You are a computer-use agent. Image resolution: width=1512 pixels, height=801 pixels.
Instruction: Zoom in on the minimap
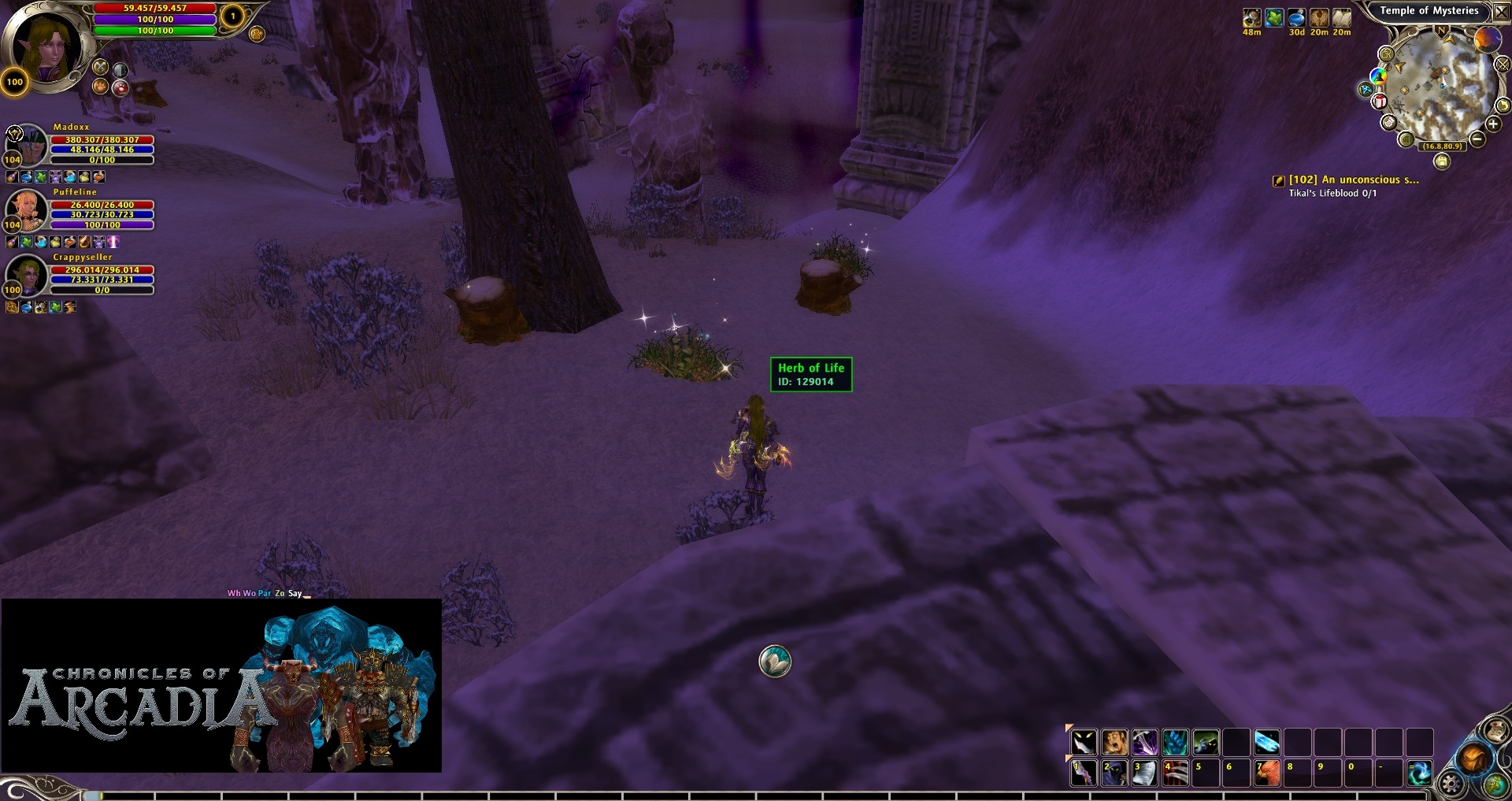pyautogui.click(x=1492, y=124)
